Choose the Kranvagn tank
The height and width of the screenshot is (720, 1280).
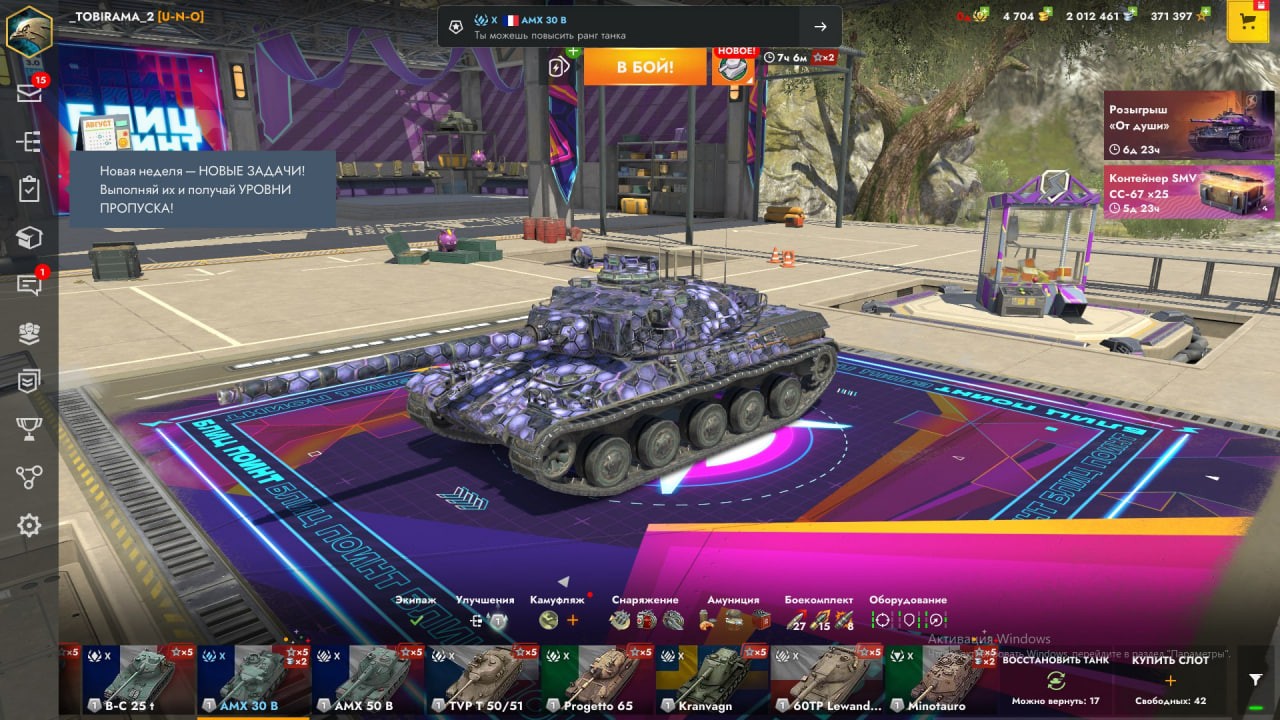point(712,678)
